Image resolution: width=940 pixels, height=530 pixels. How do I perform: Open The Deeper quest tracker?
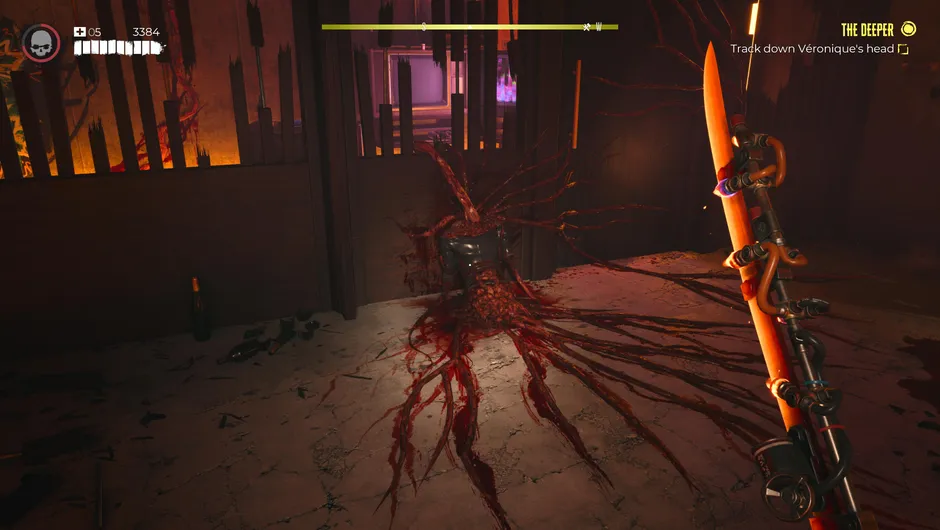[867, 30]
